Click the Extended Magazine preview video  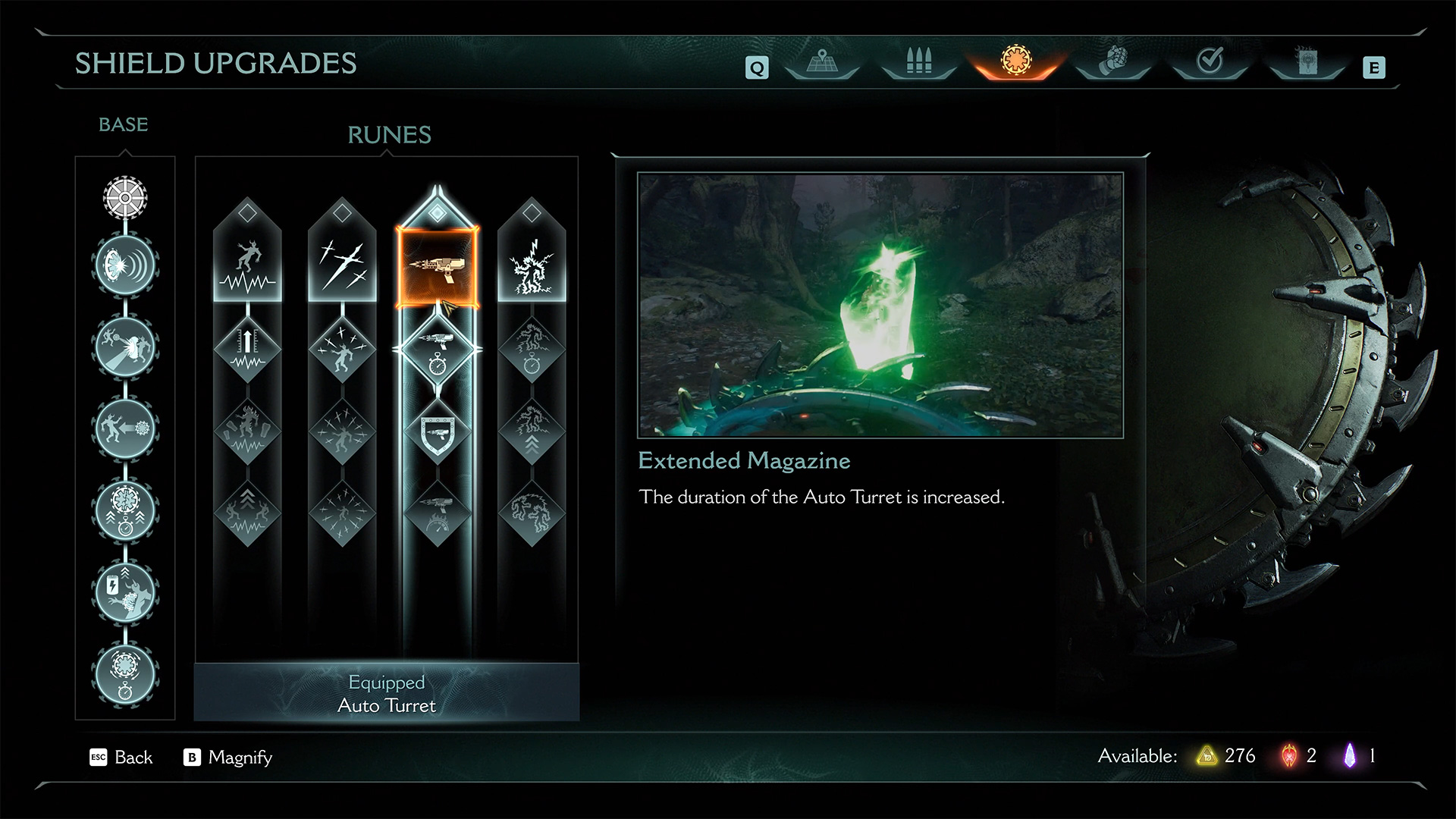pyautogui.click(x=880, y=305)
